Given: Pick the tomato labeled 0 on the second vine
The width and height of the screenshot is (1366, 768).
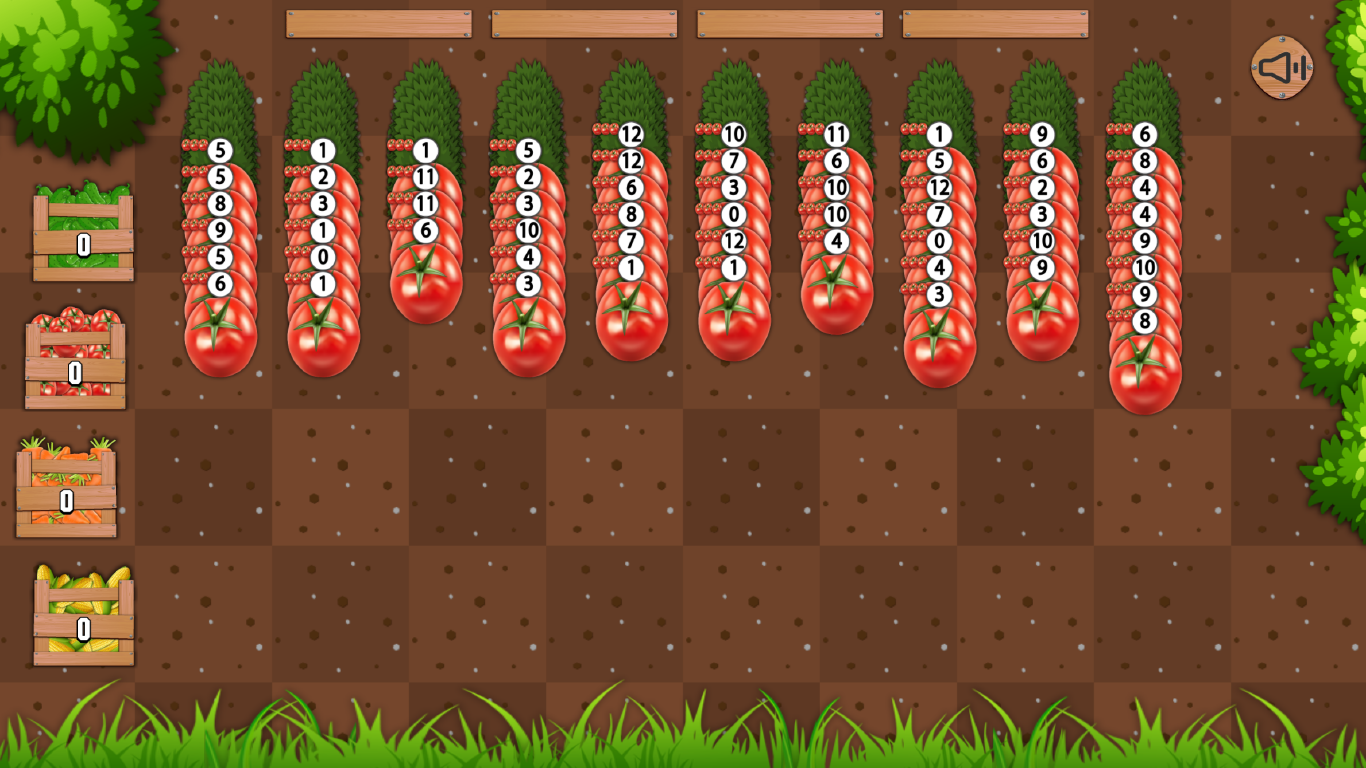Looking at the screenshot, I should pyautogui.click(x=322, y=259).
